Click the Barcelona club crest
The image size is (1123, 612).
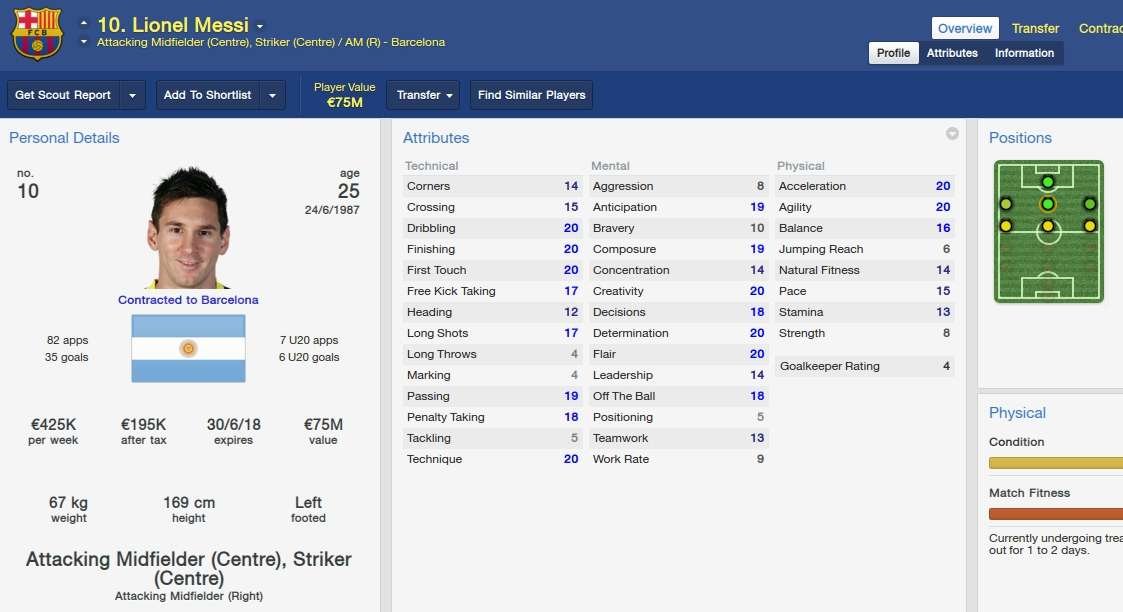37,33
